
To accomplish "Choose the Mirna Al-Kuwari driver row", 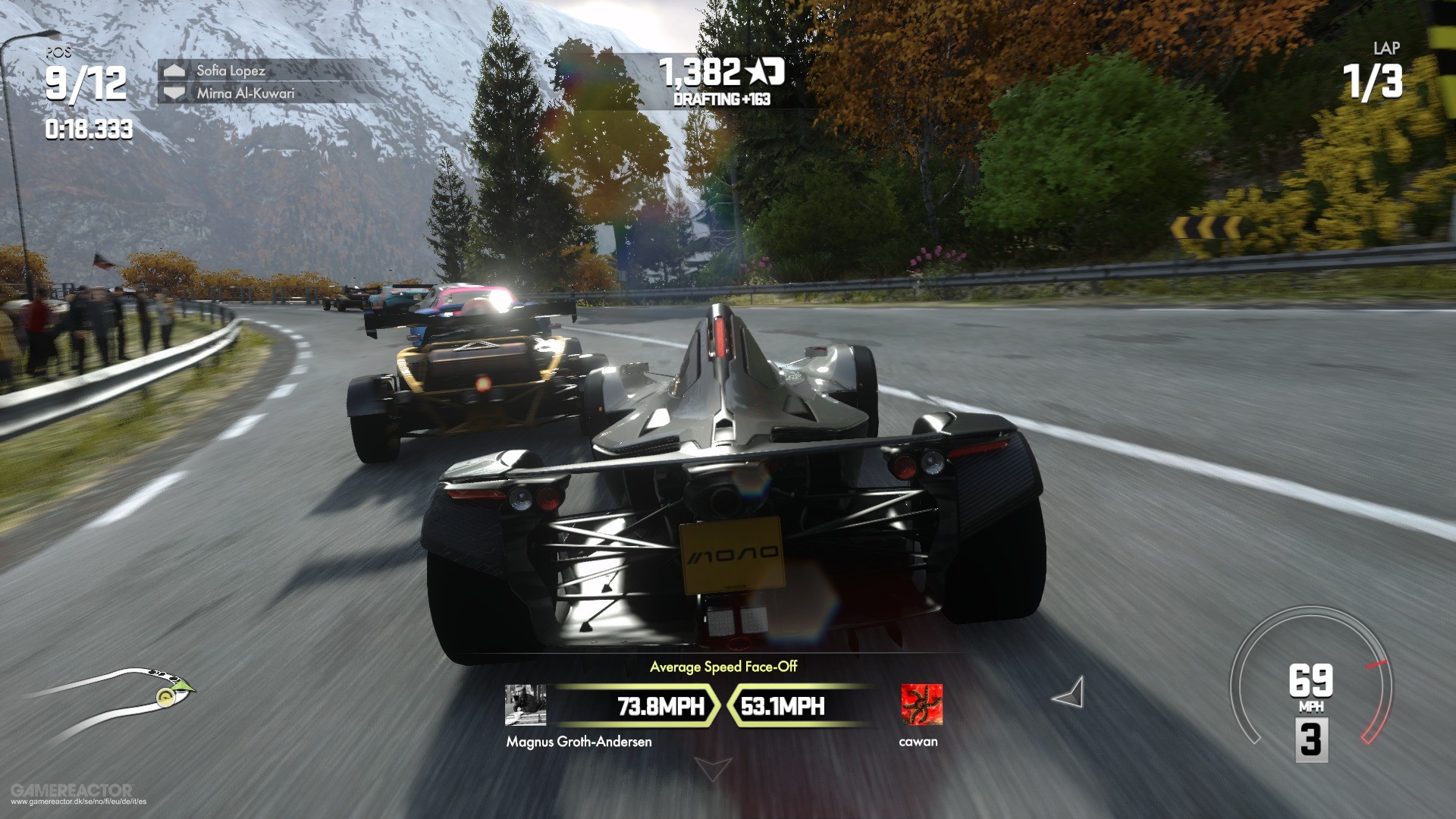I will (x=245, y=93).
